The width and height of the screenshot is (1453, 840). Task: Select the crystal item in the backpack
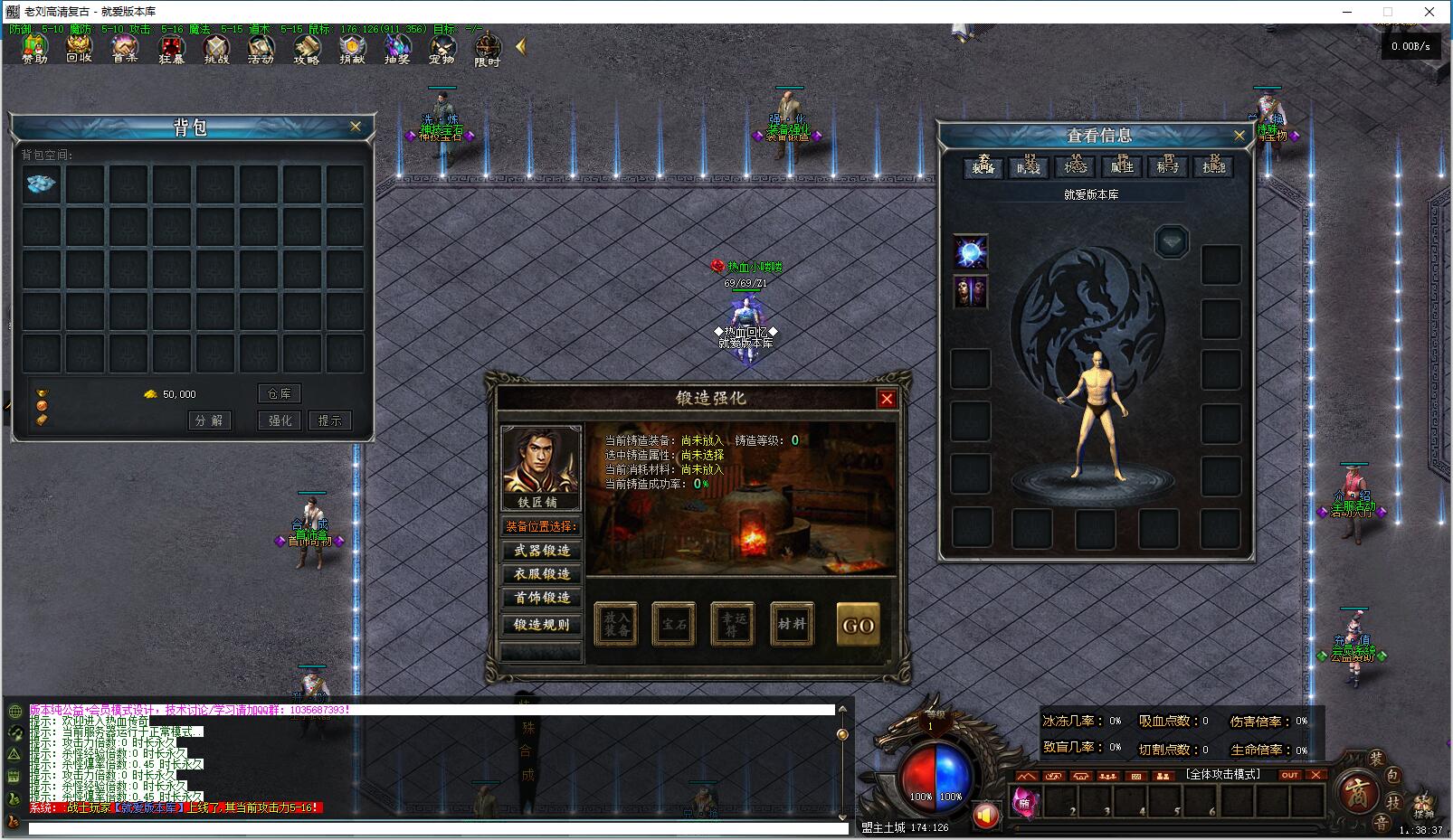click(x=42, y=184)
